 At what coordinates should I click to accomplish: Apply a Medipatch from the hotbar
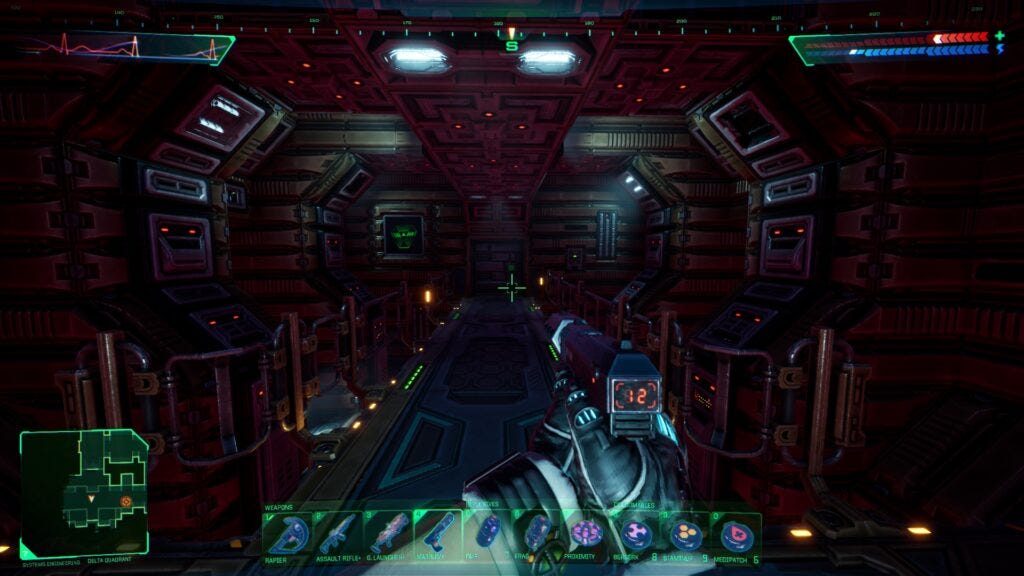click(738, 533)
